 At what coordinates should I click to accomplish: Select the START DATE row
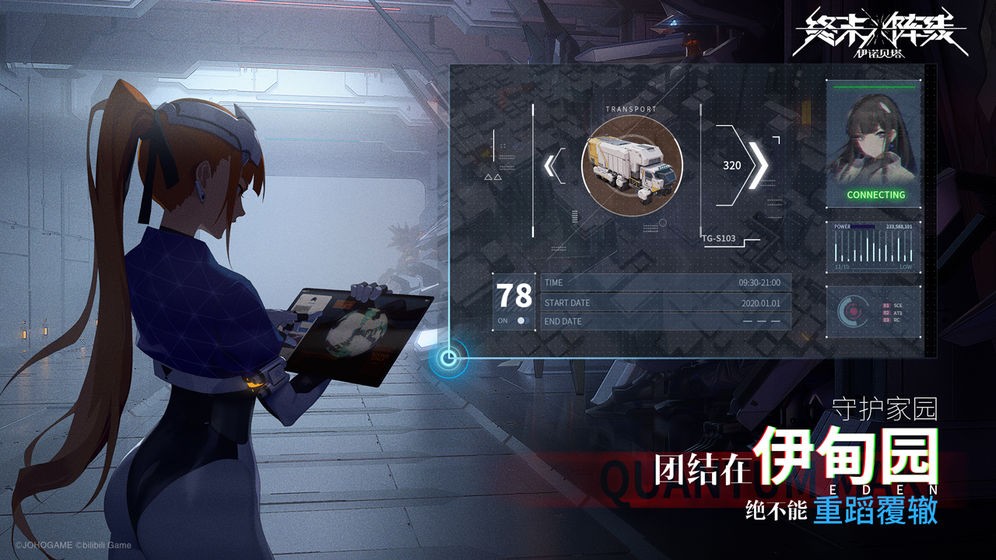pyautogui.click(x=665, y=301)
